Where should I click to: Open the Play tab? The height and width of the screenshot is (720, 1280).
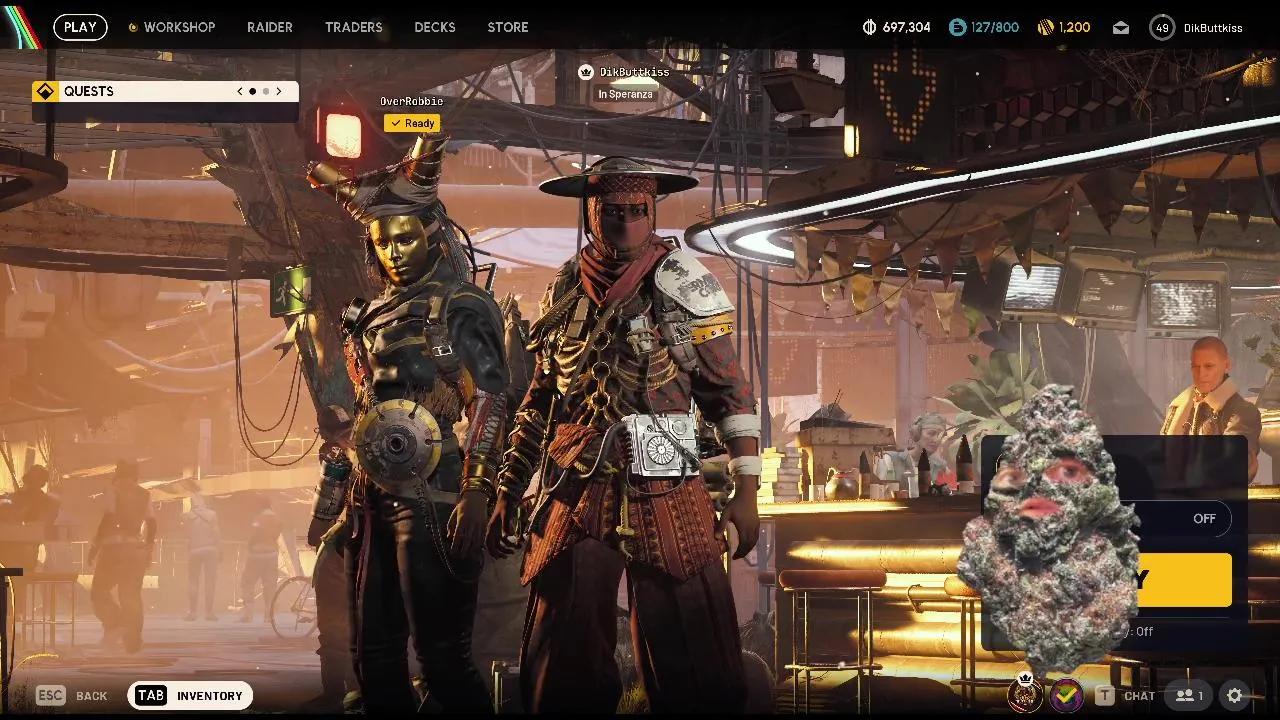pos(80,27)
